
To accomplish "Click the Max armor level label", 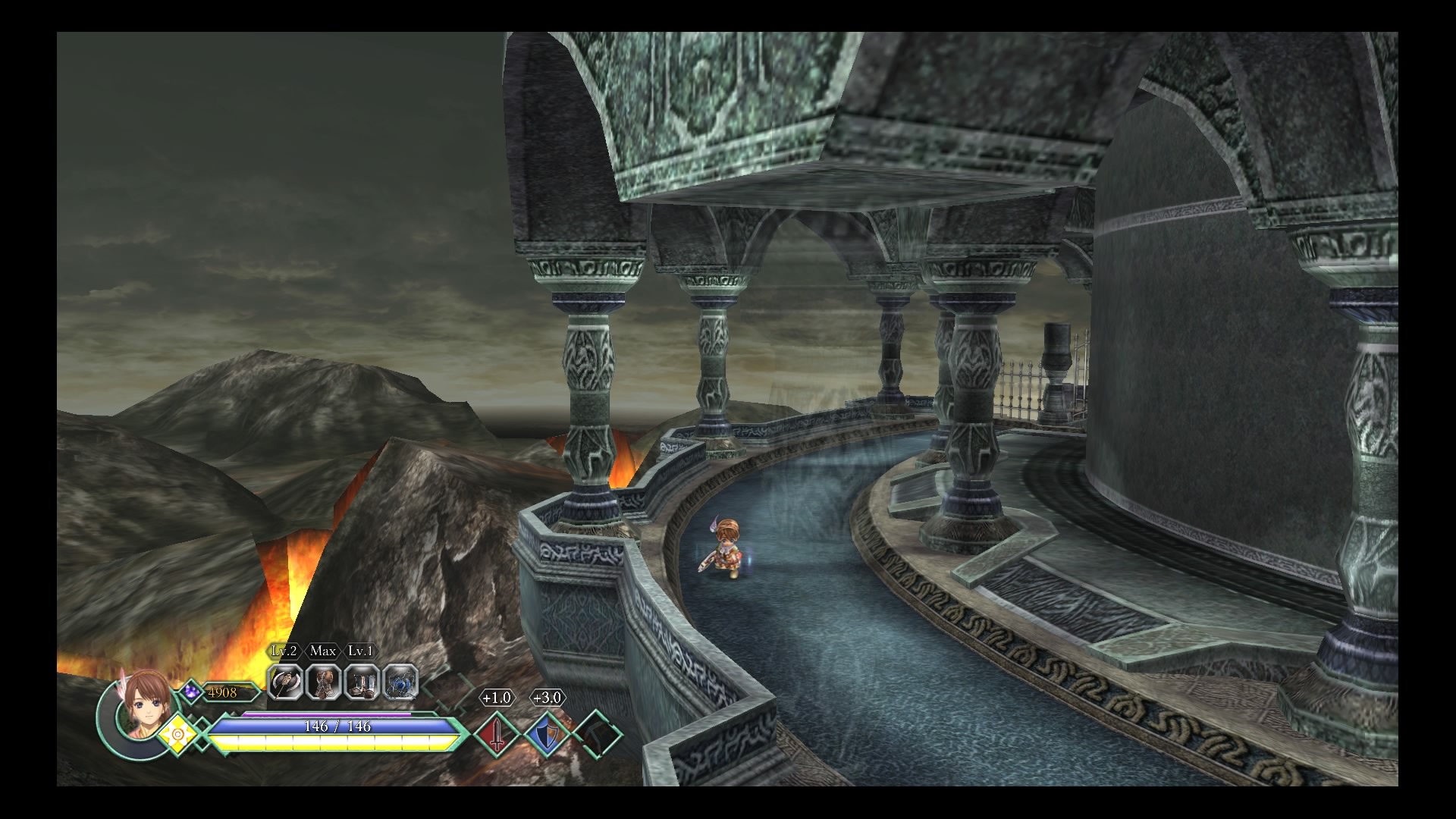I will (x=322, y=651).
